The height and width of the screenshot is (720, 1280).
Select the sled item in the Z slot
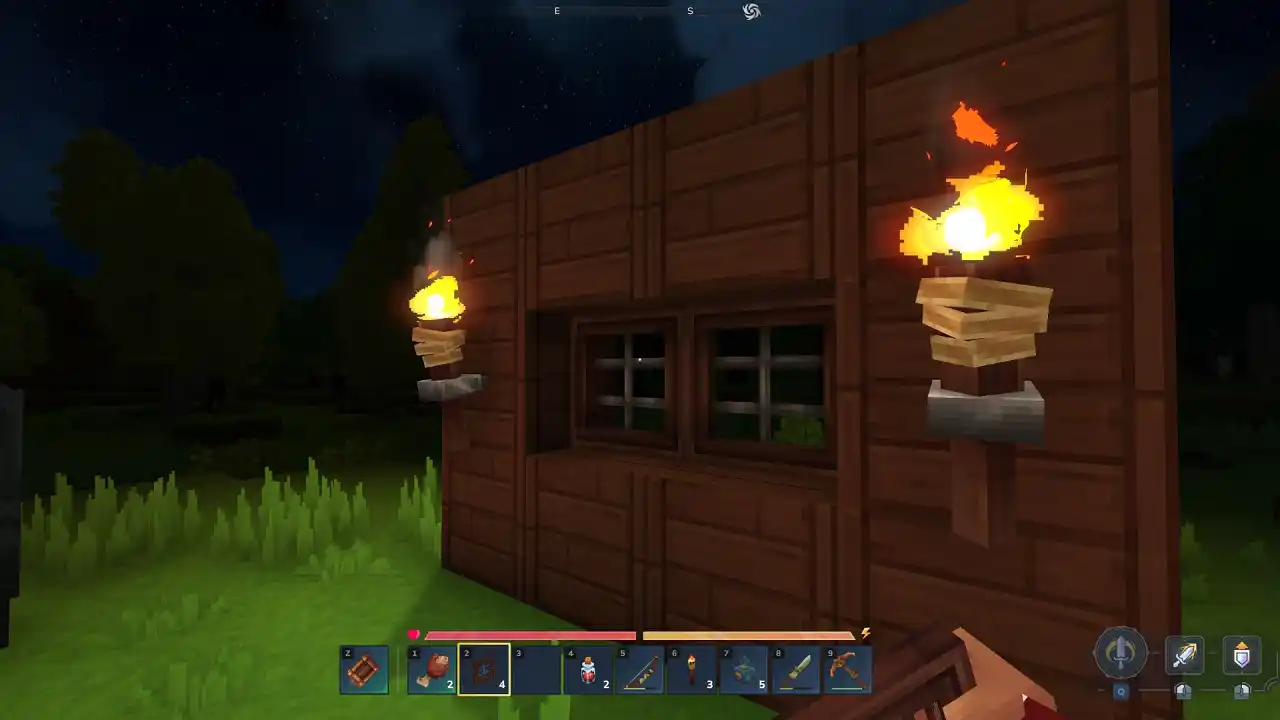tap(365, 670)
